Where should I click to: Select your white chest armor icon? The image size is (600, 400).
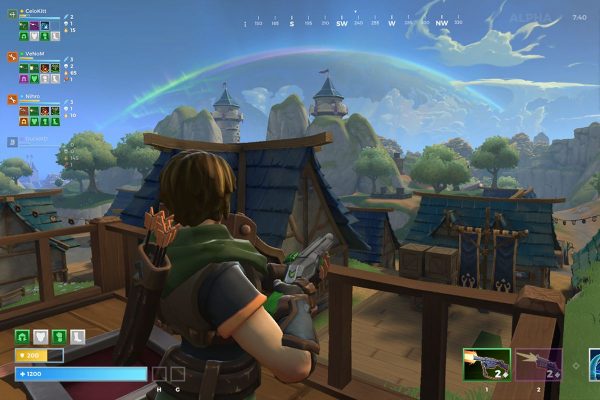41,336
